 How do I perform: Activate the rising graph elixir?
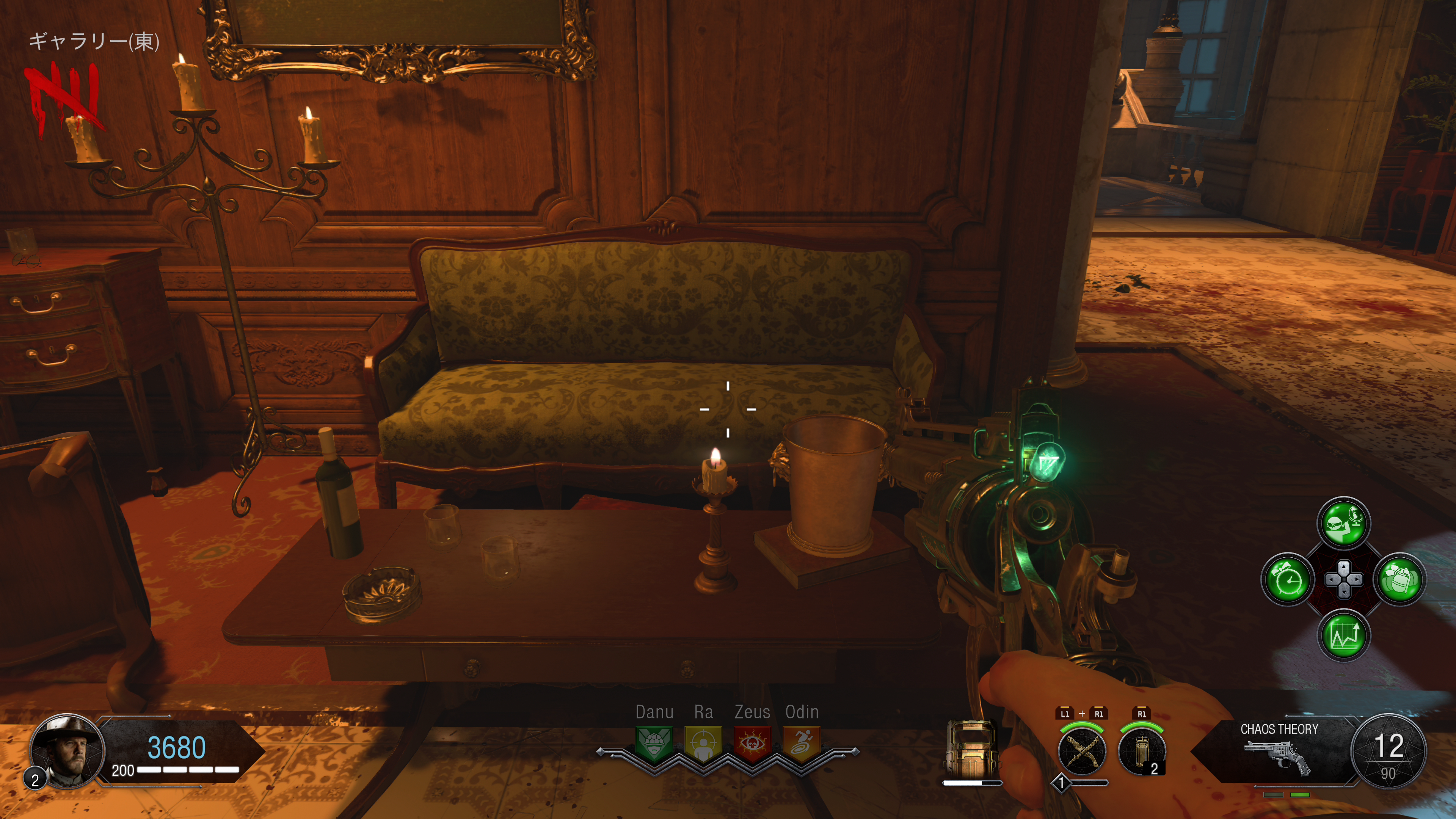(x=1344, y=635)
